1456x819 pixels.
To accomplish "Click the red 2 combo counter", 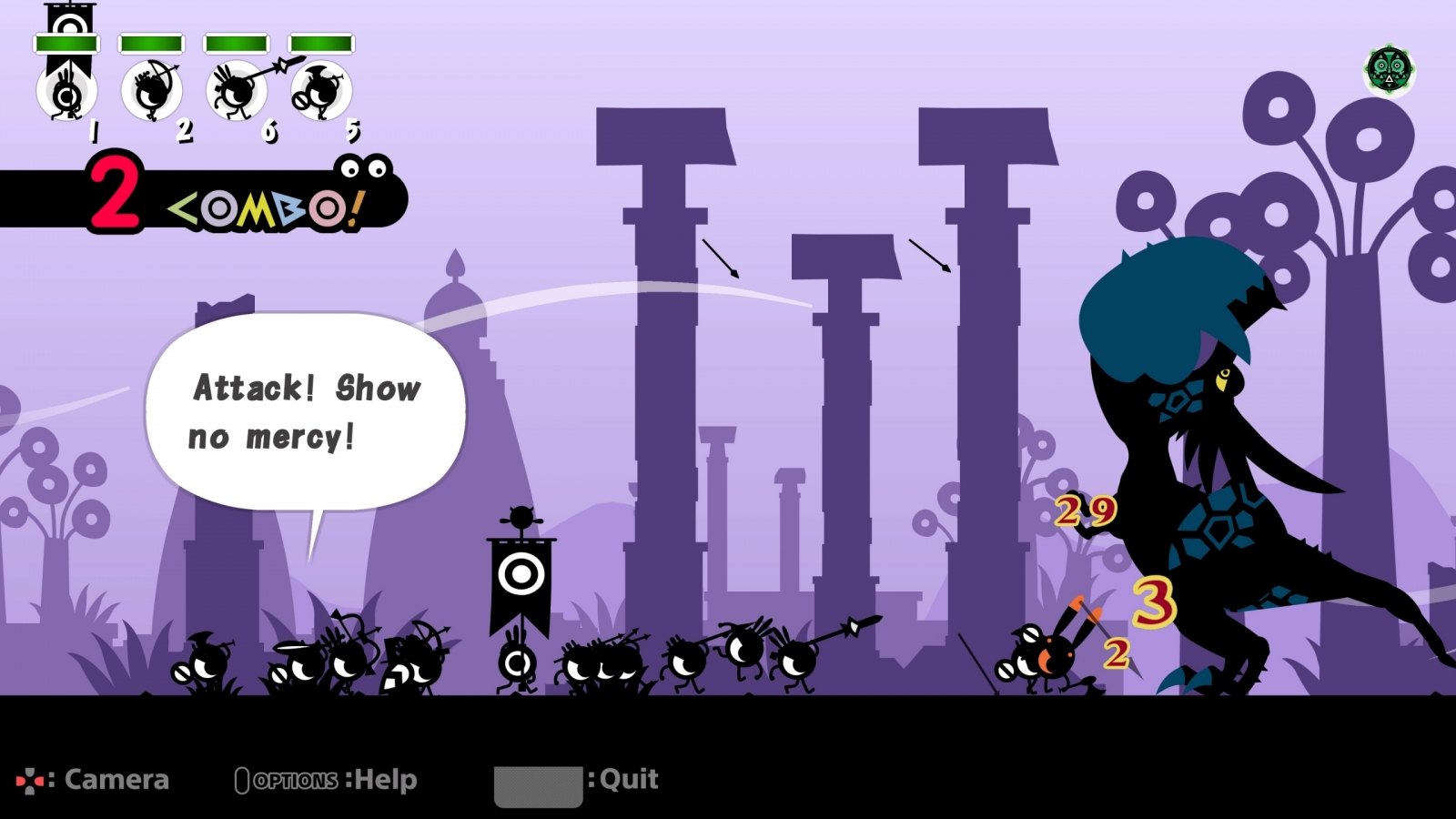I will (117, 193).
